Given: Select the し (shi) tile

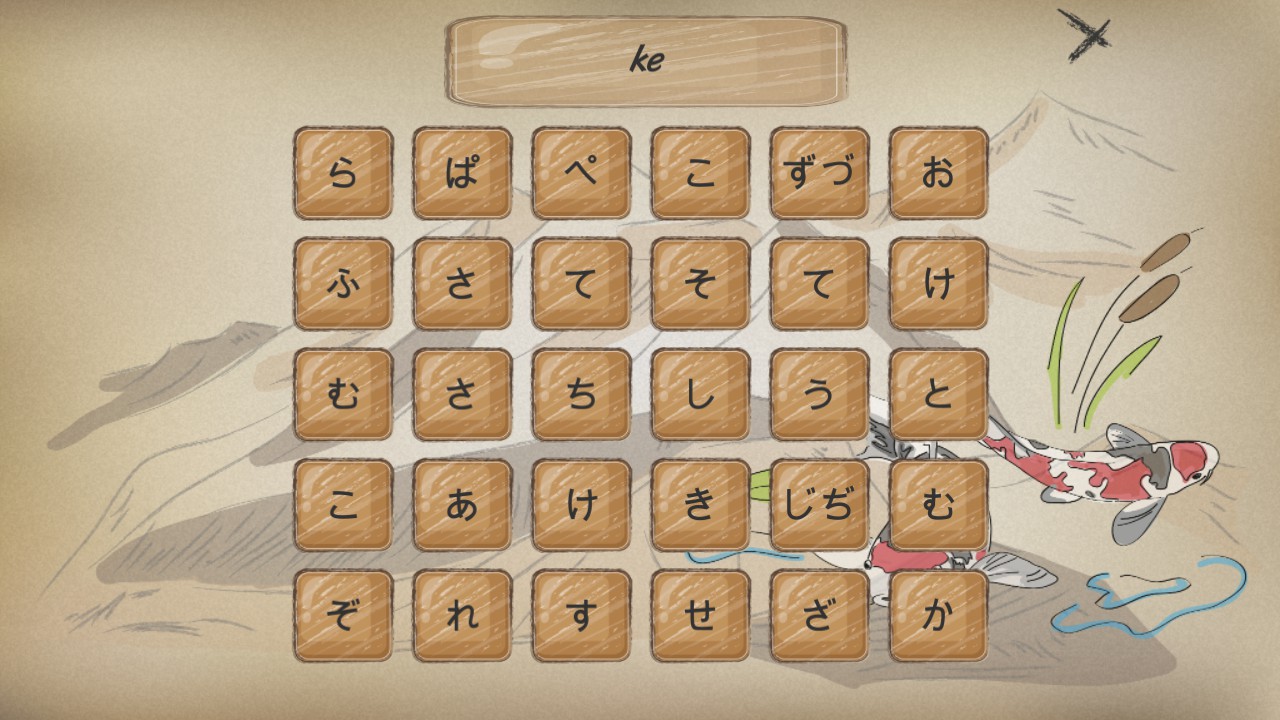Looking at the screenshot, I should (x=700, y=393).
